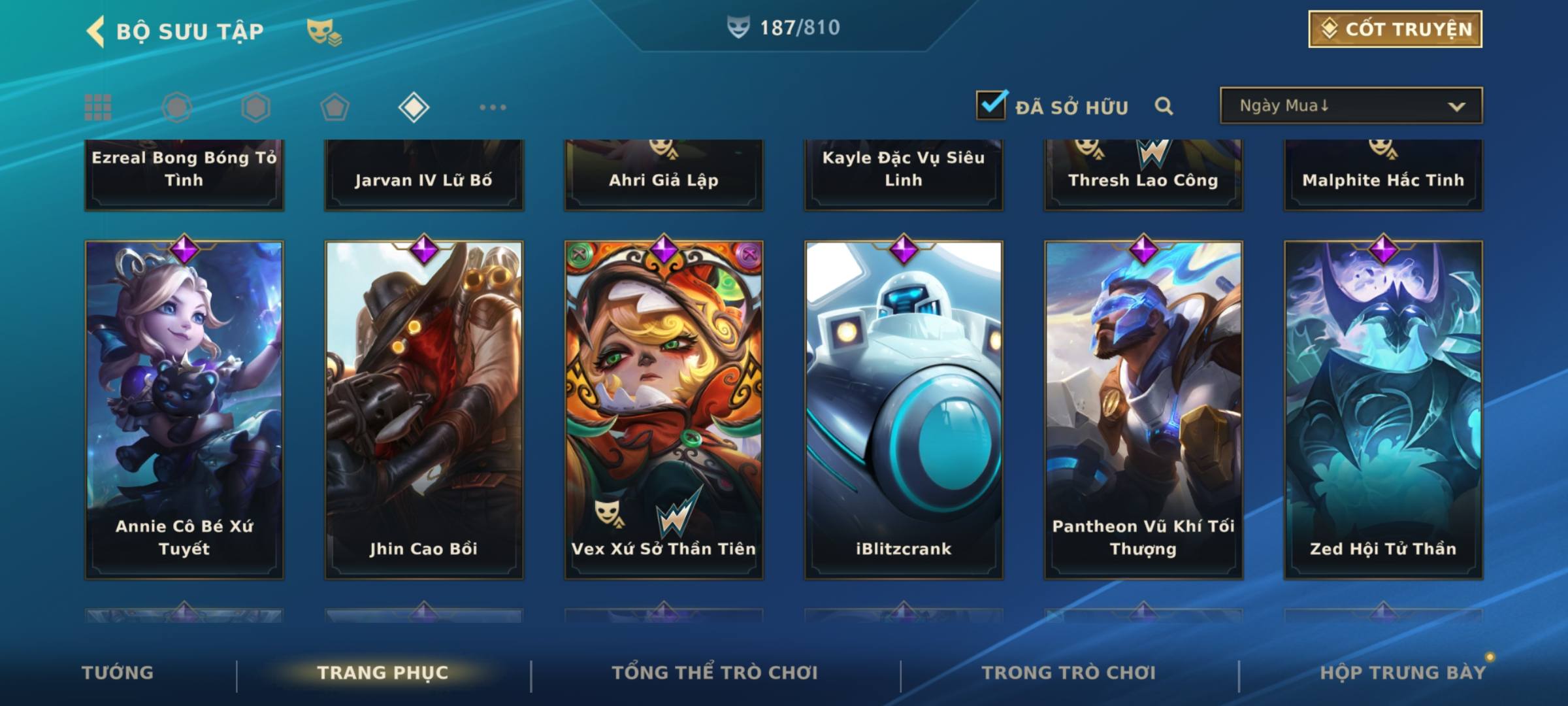Image resolution: width=1568 pixels, height=706 pixels.
Task: Switch to the Tướng tab
Action: pyautogui.click(x=118, y=673)
